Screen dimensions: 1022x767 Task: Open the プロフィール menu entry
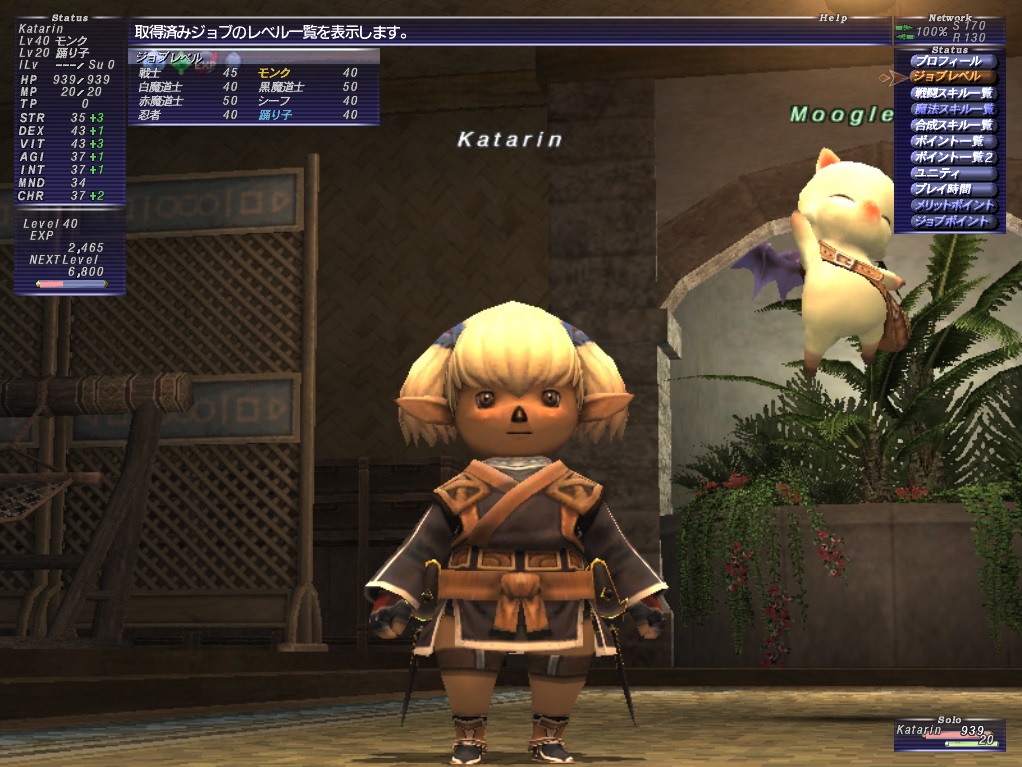[x=953, y=61]
